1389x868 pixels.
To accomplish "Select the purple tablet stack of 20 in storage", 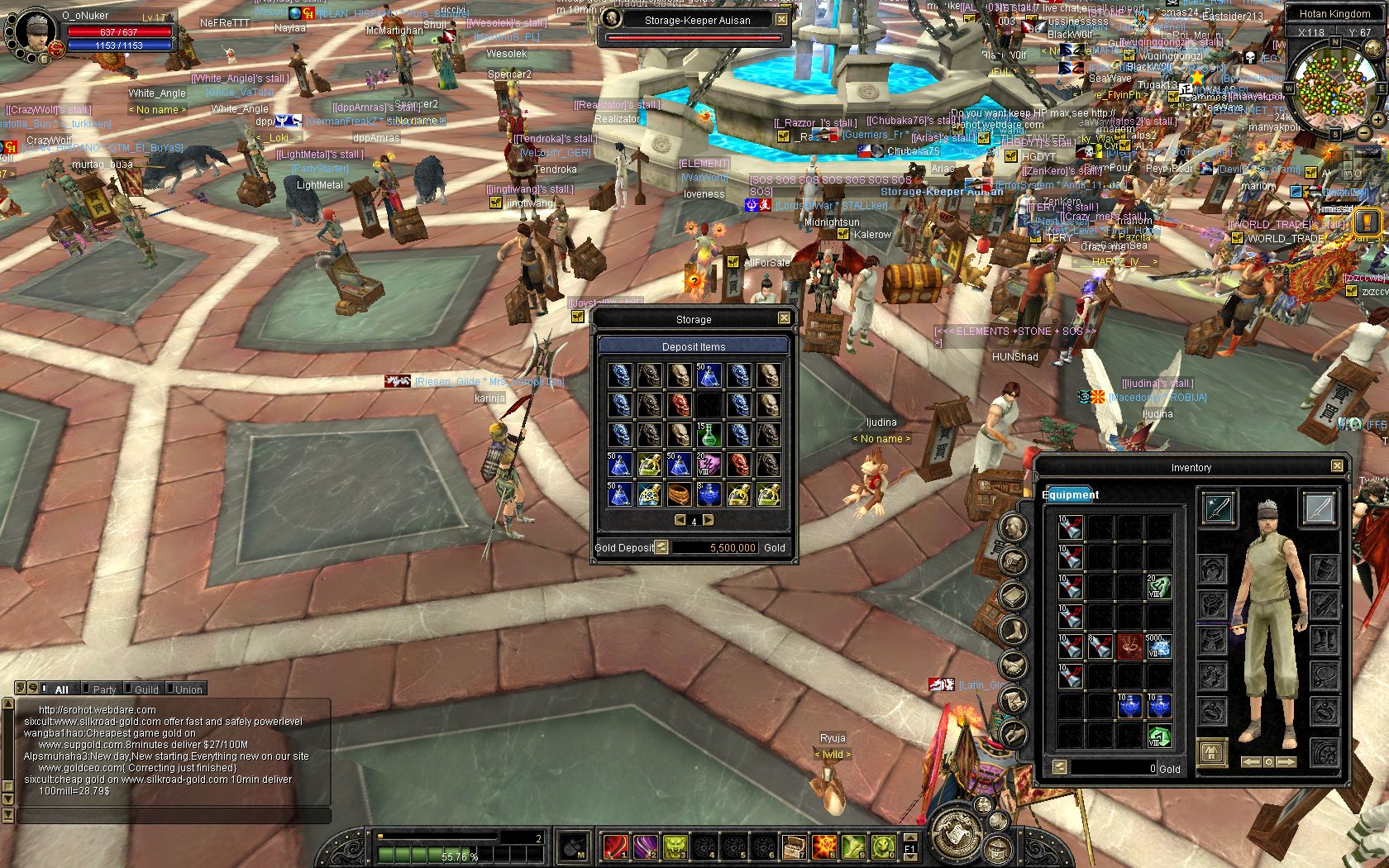I will (x=709, y=465).
